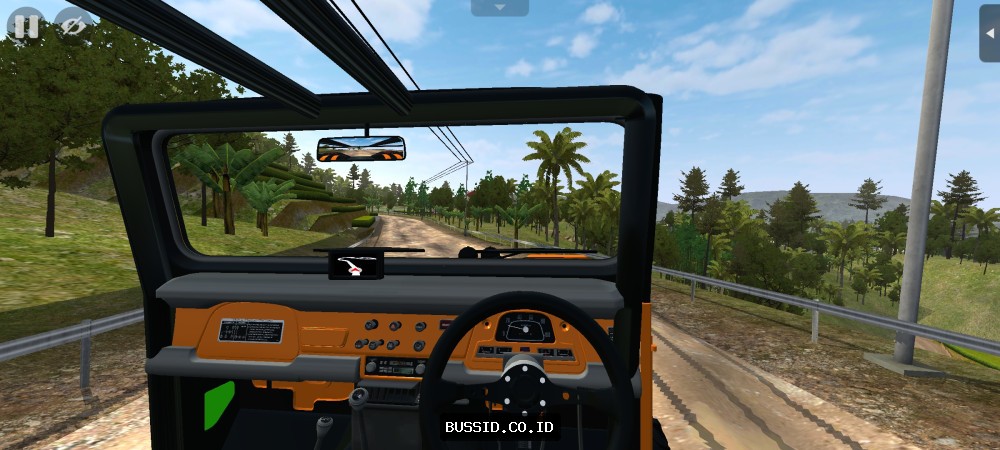Pause the game with the pause button
This screenshot has width=1000, height=450.
coord(24,26)
